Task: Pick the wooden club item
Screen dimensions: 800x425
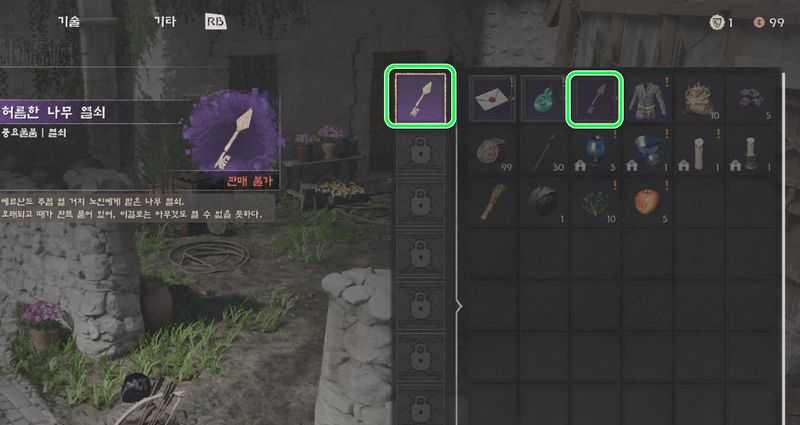Action: pos(493,203)
